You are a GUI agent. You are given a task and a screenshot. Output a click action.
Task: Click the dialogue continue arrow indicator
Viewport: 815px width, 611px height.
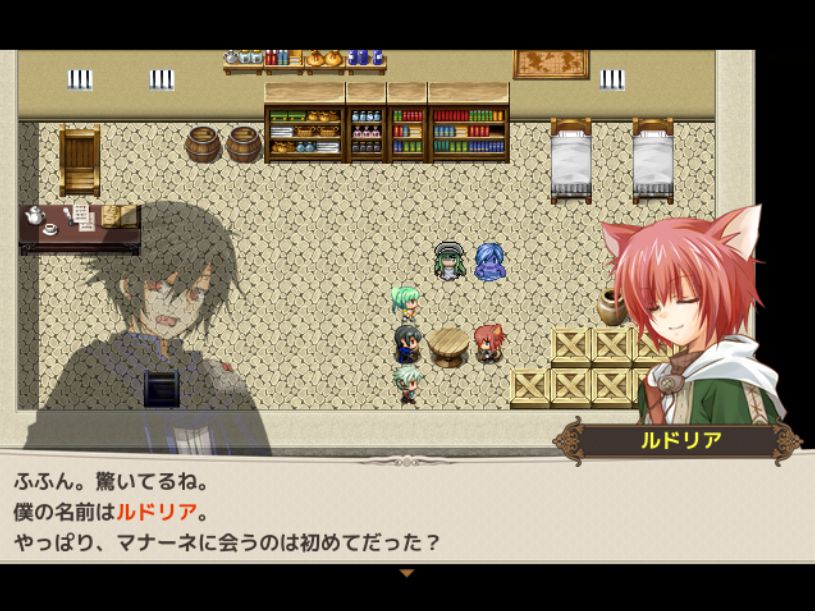(406, 573)
